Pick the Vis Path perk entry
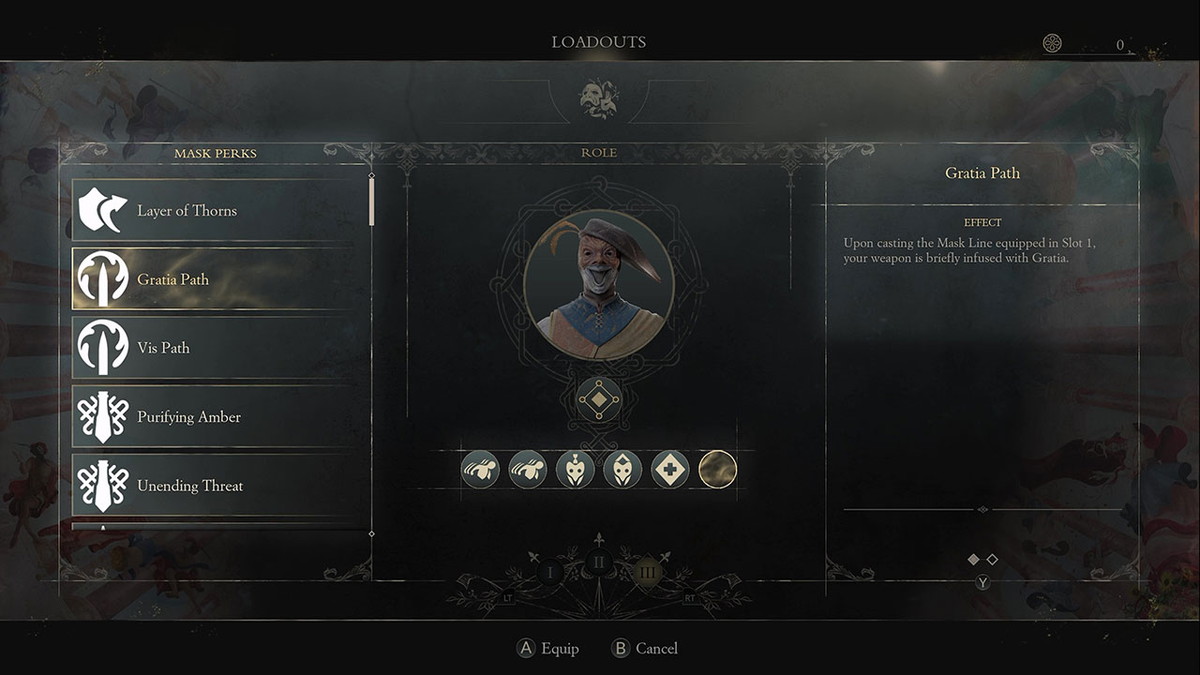 (x=215, y=348)
